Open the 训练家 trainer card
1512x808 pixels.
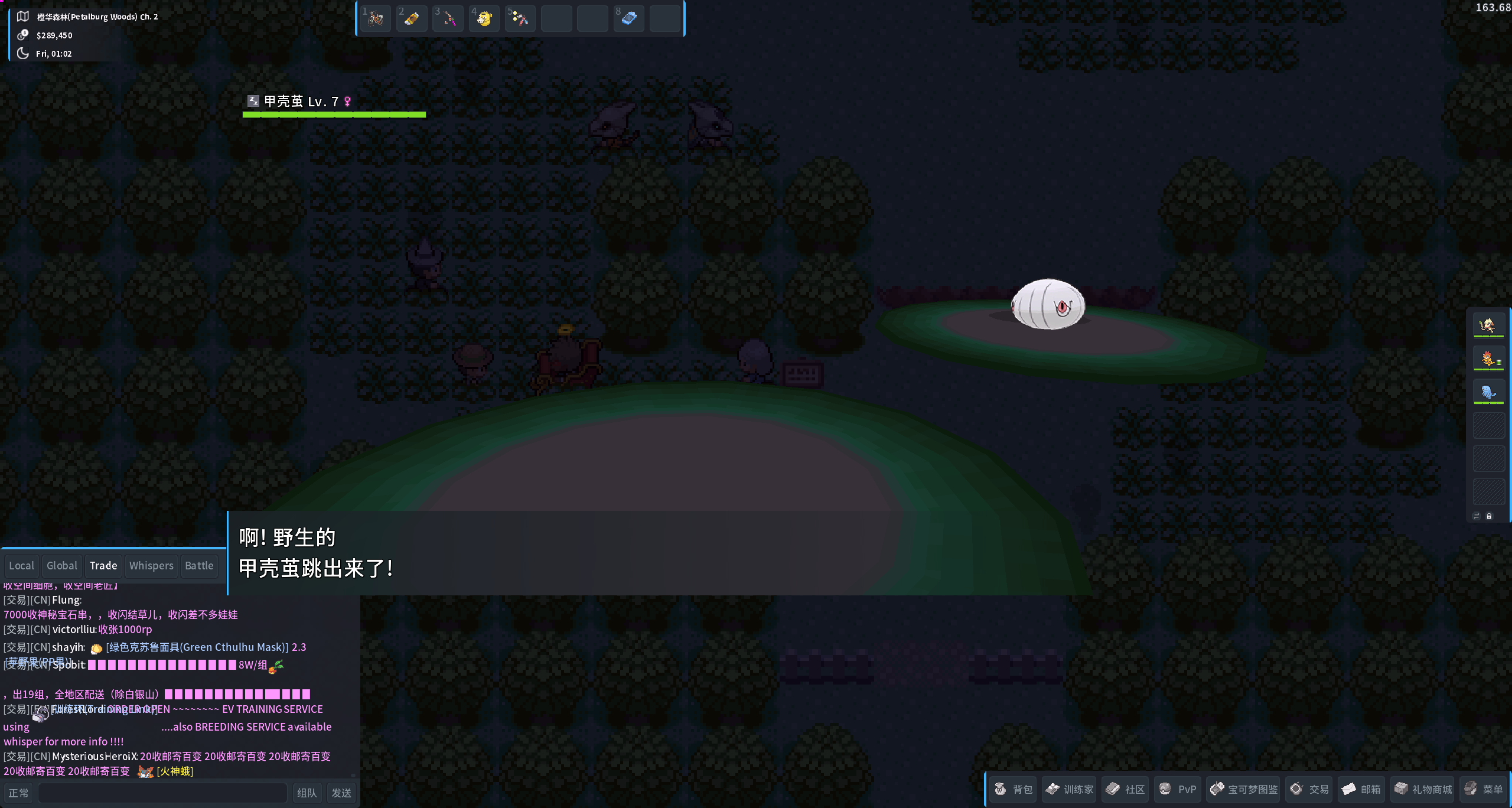click(1069, 789)
